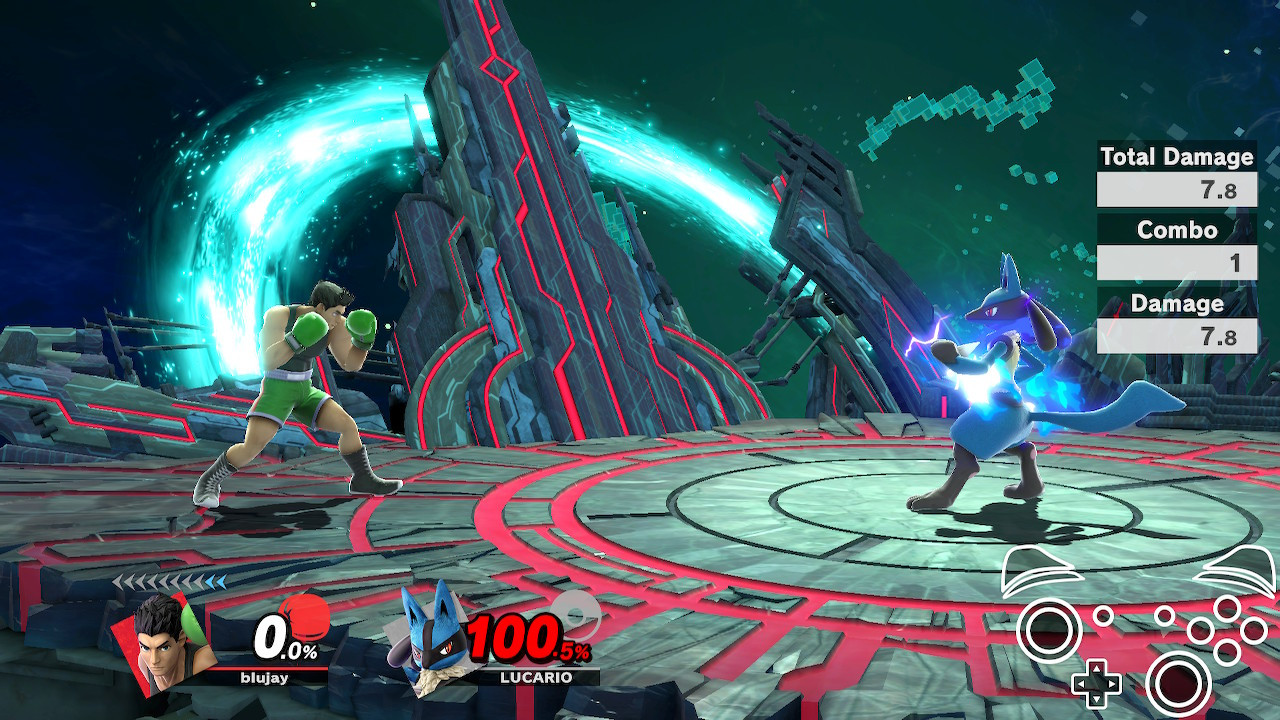1280x720 pixels.
Task: Select the Poké Ball icon beside Lucario's damage
Action: [x=573, y=617]
